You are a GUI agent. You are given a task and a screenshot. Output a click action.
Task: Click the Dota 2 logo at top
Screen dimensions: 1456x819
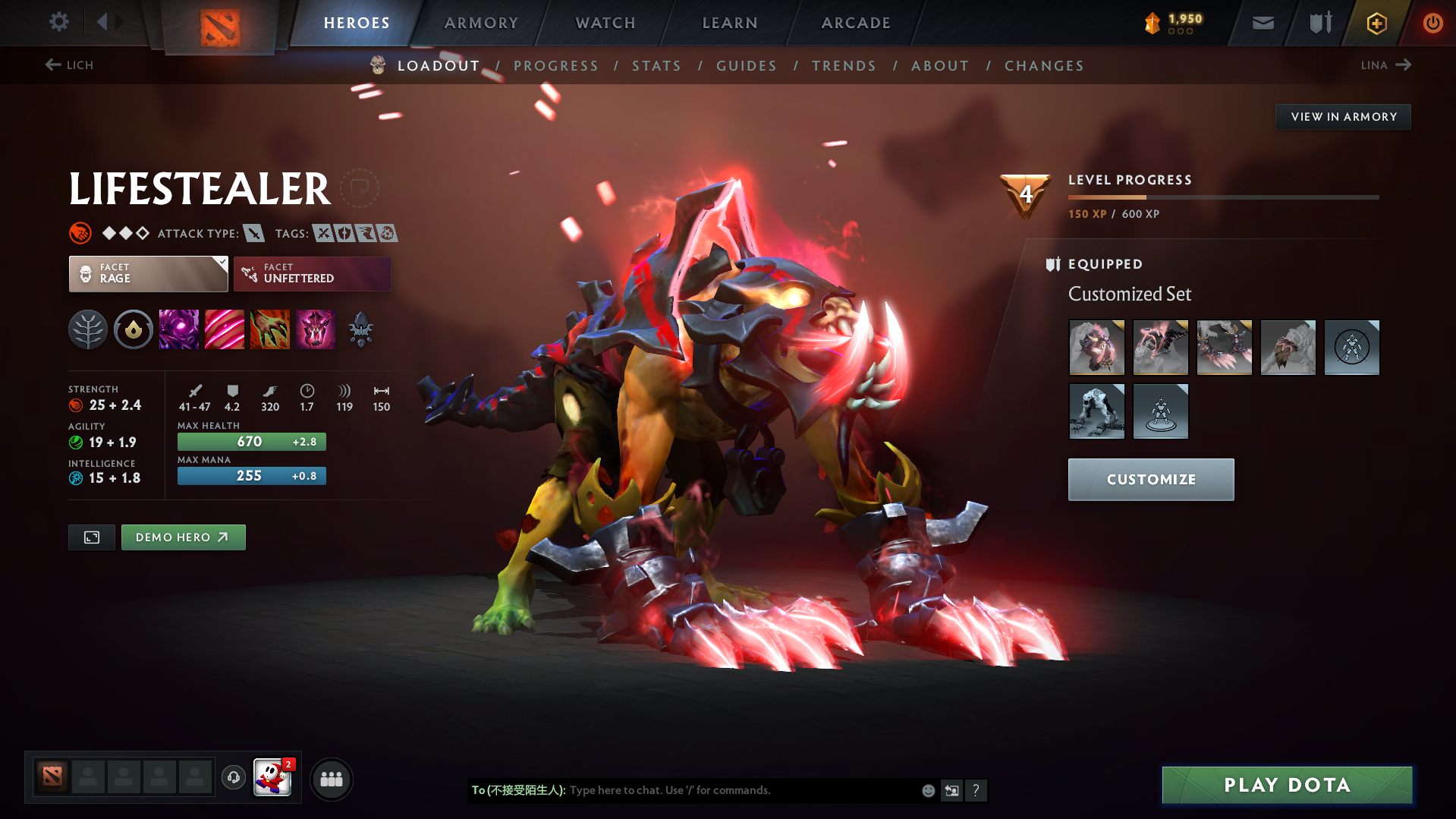(x=219, y=23)
